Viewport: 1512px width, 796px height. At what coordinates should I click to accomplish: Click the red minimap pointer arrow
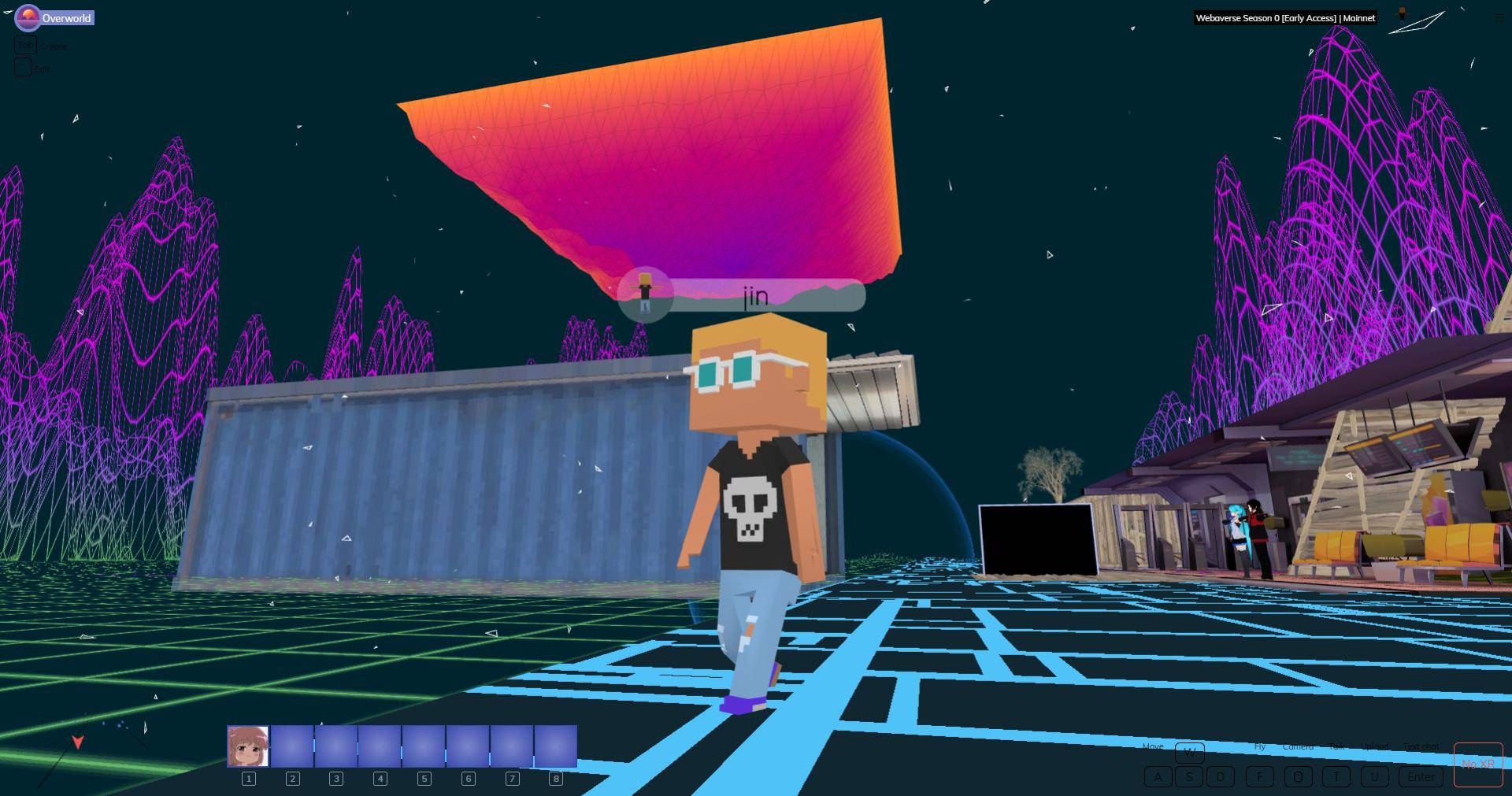[x=77, y=742]
